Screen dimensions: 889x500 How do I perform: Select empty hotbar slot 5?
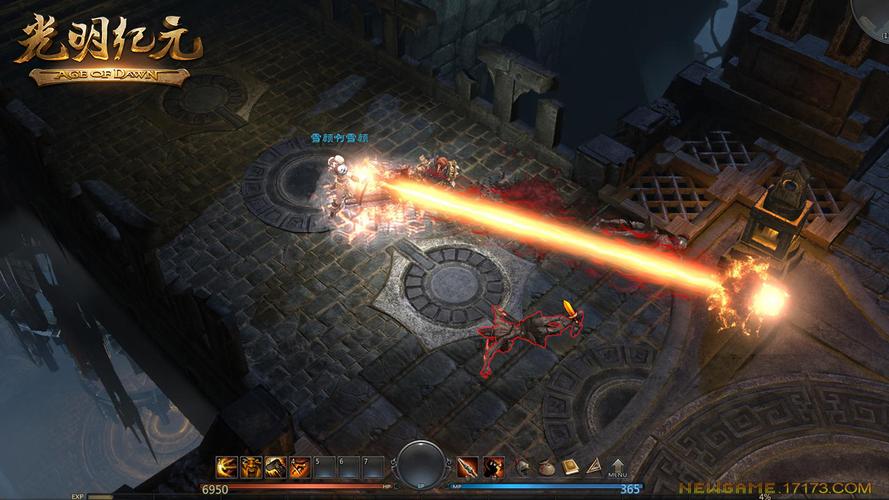pos(322,466)
